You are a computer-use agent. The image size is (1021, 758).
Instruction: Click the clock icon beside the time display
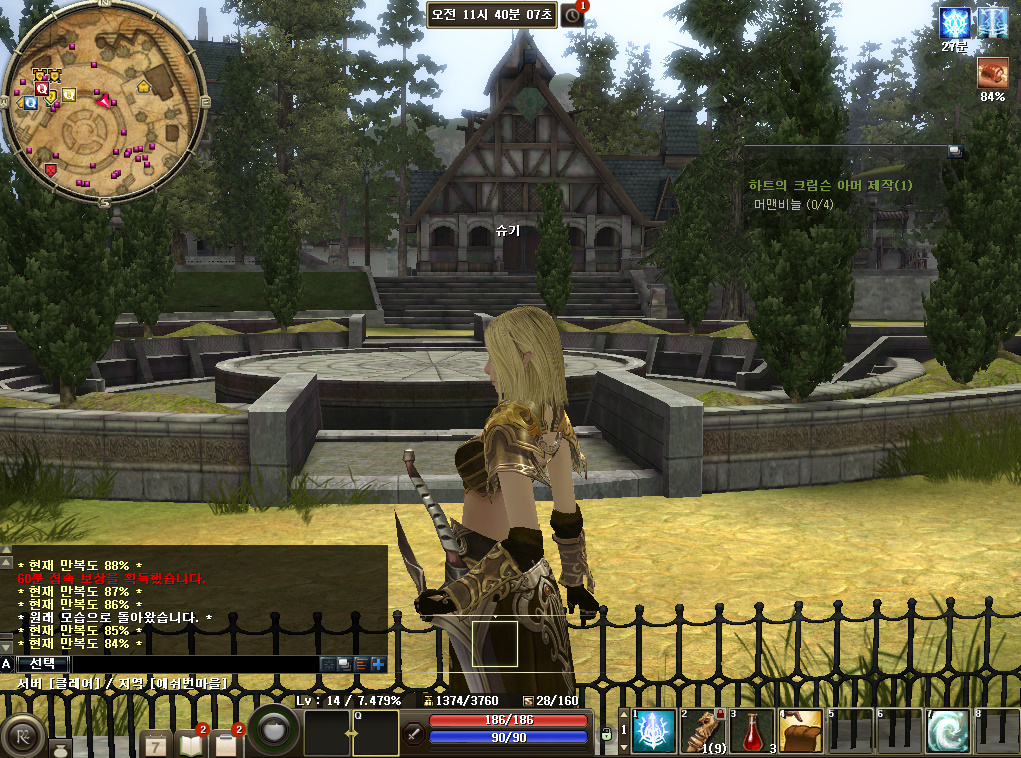tap(572, 15)
